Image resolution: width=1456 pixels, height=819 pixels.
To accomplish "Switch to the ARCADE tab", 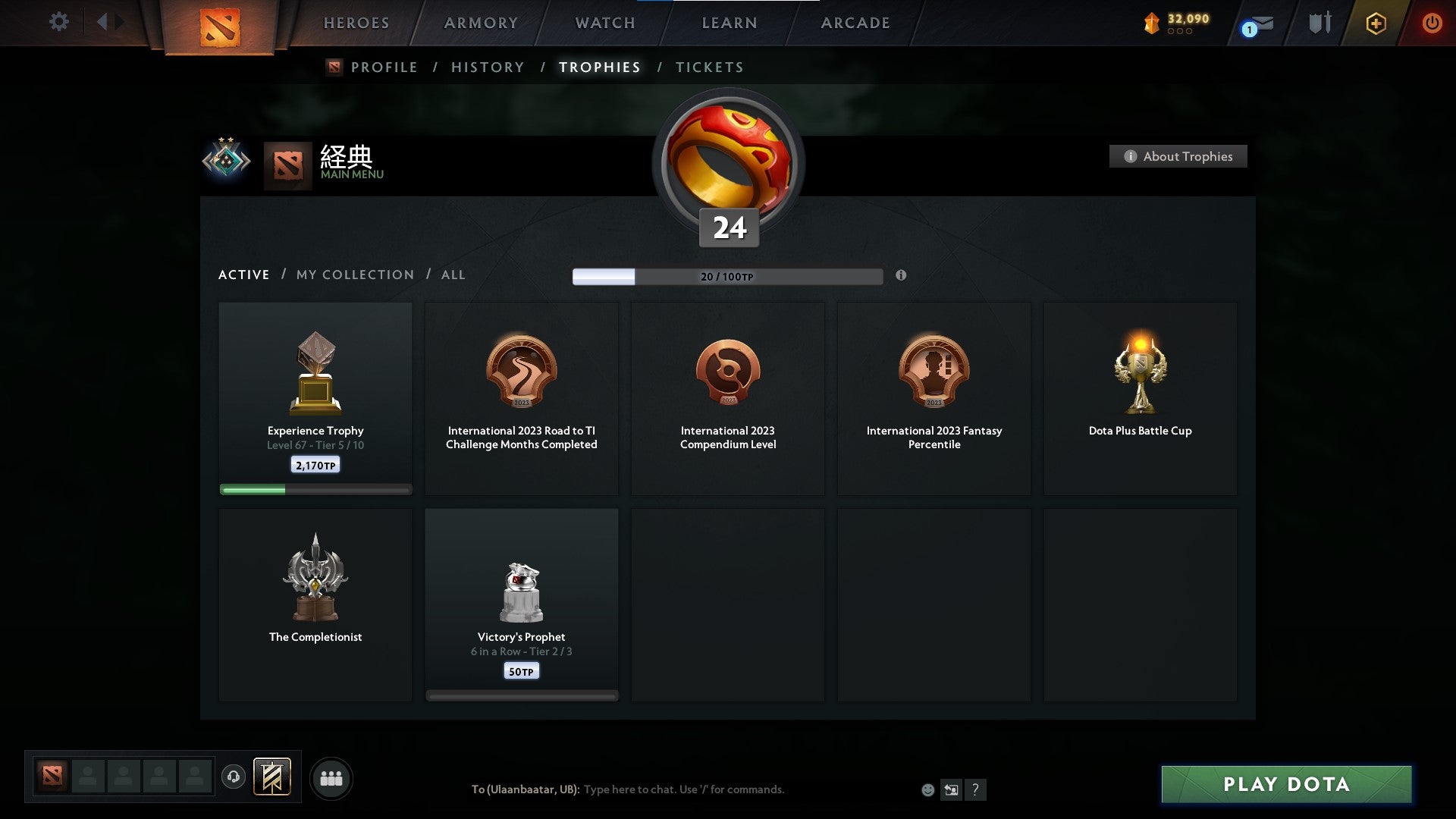I will (854, 23).
